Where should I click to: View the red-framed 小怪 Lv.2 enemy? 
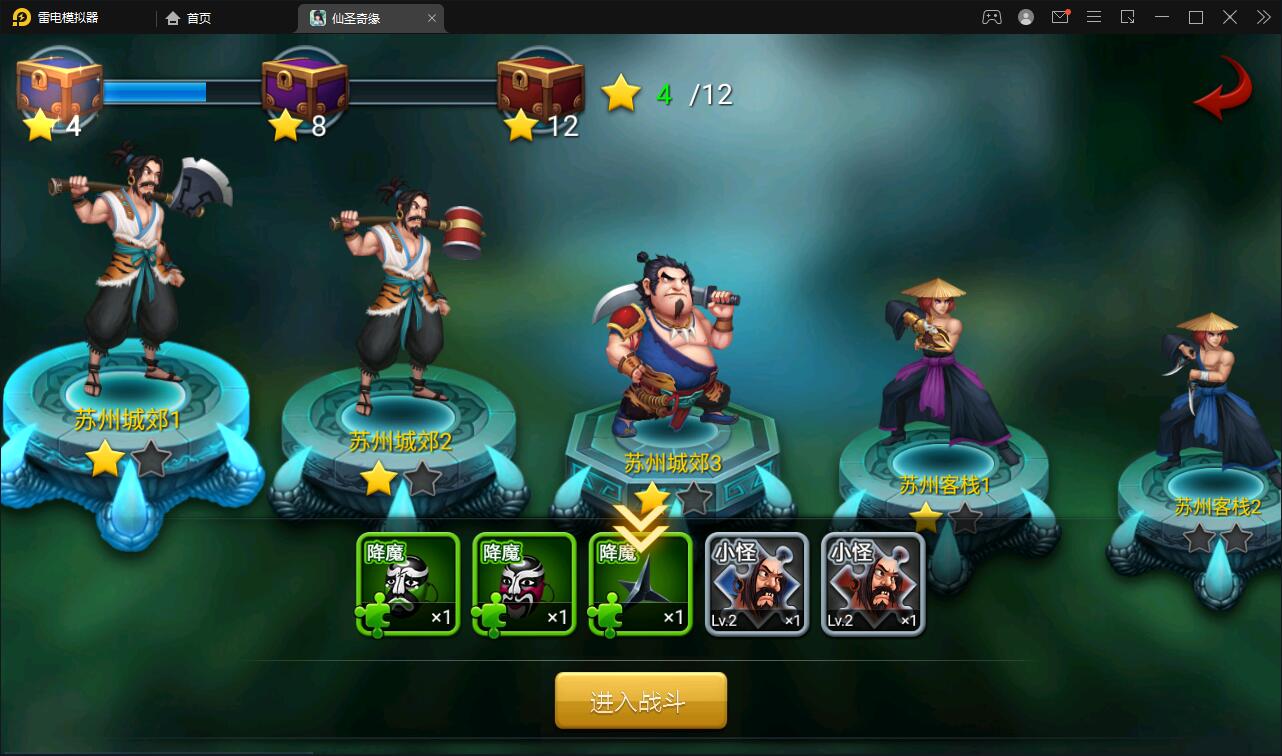[x=873, y=585]
